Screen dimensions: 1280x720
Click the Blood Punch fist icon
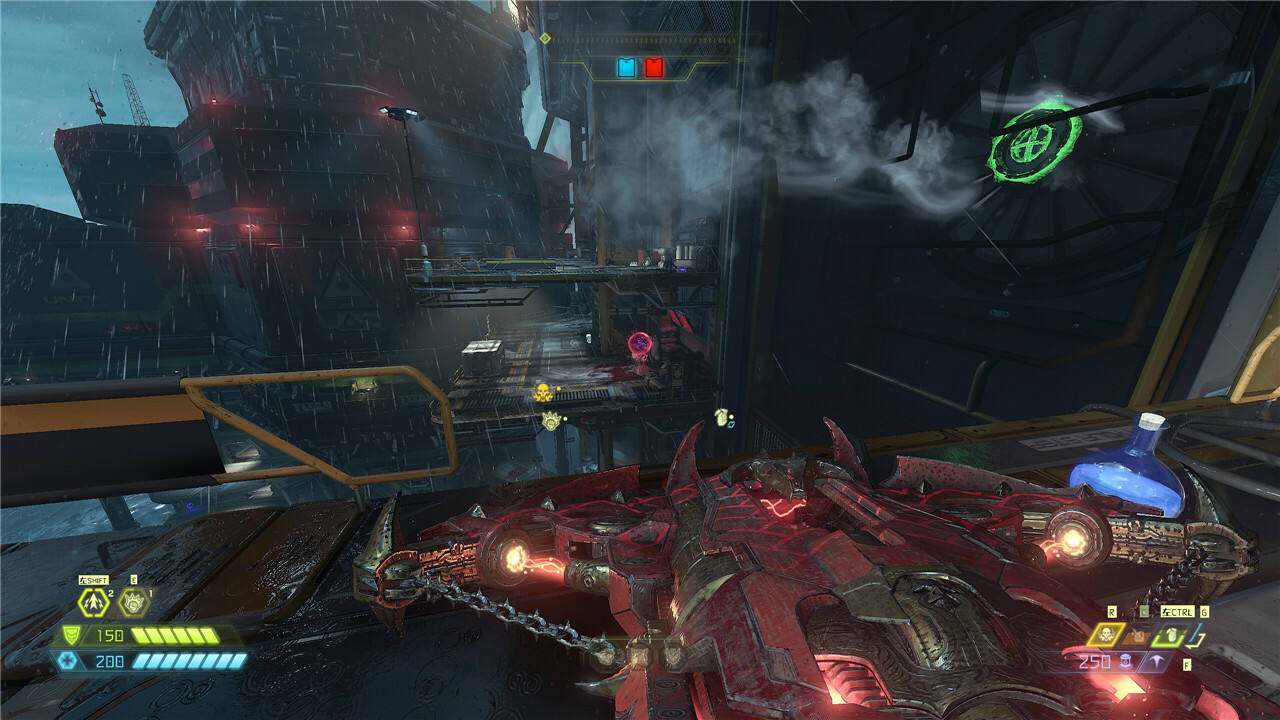click(x=133, y=602)
